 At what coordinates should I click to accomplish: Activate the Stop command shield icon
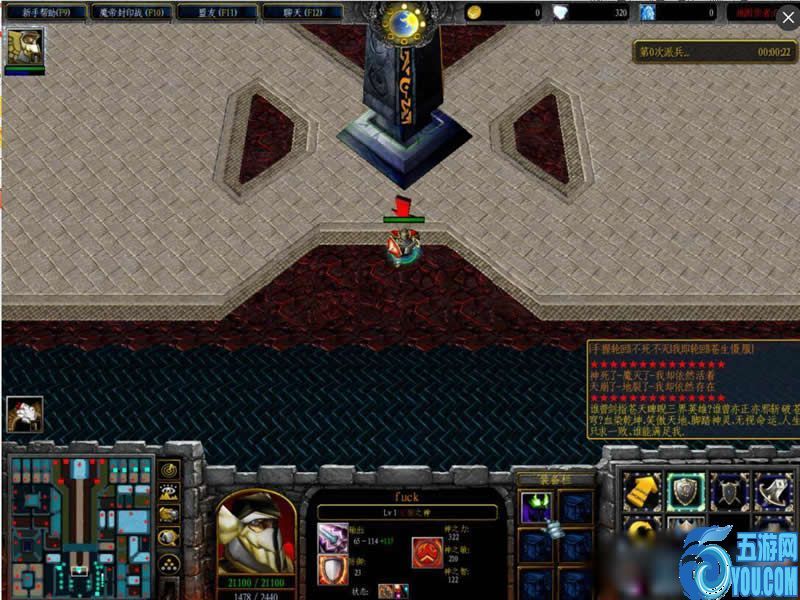[x=684, y=490]
